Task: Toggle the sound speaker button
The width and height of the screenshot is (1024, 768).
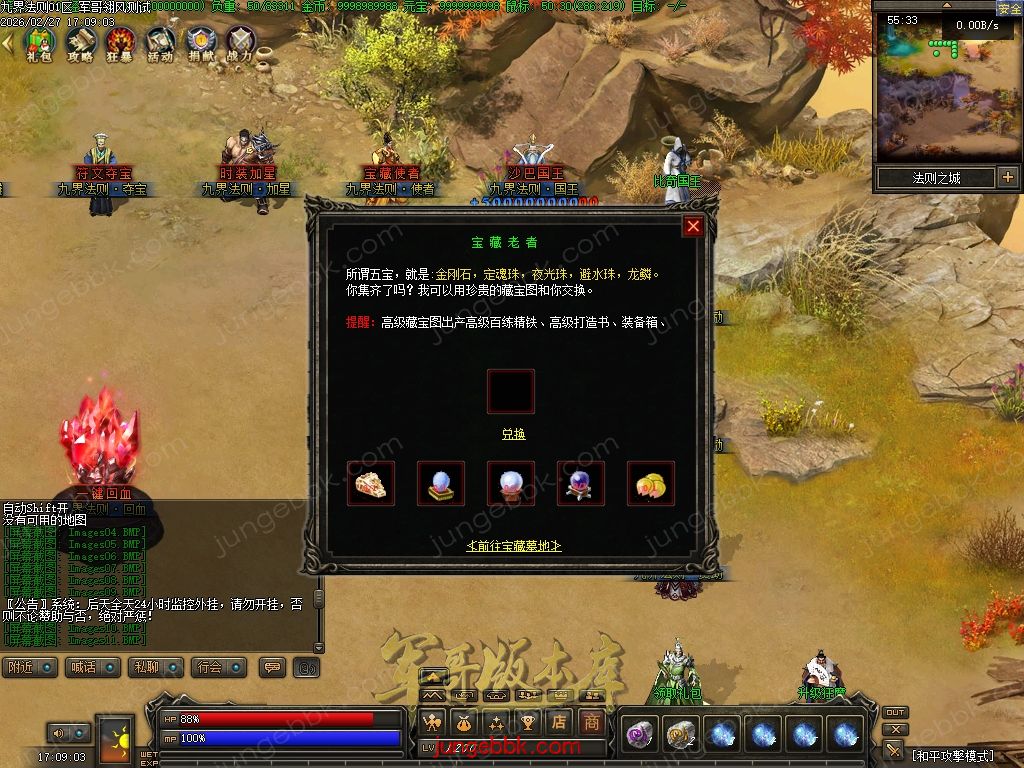Action: (x=308, y=667)
